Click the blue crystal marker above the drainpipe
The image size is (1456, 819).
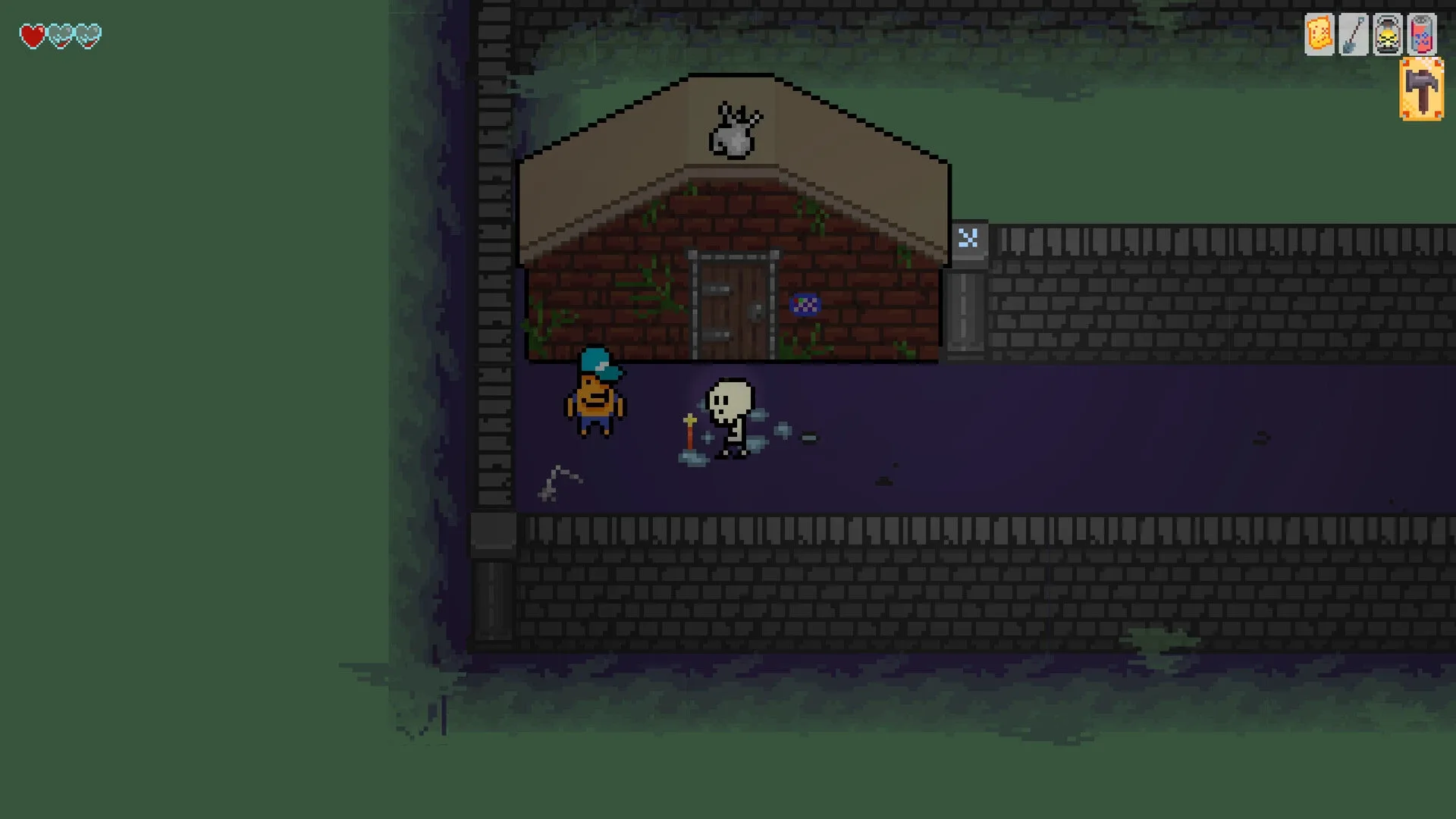coord(968,239)
